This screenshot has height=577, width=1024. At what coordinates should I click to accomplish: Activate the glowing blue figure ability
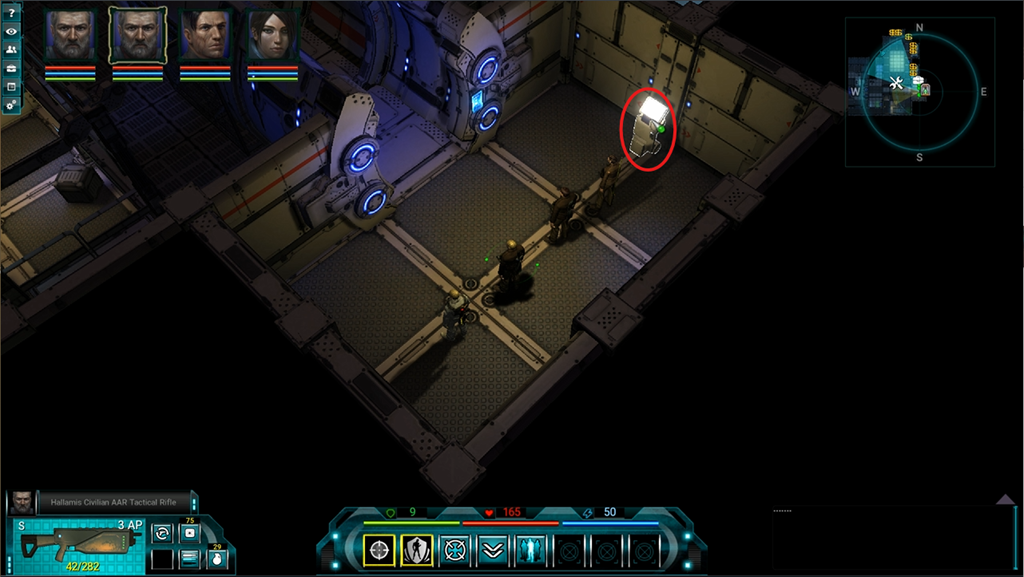529,549
